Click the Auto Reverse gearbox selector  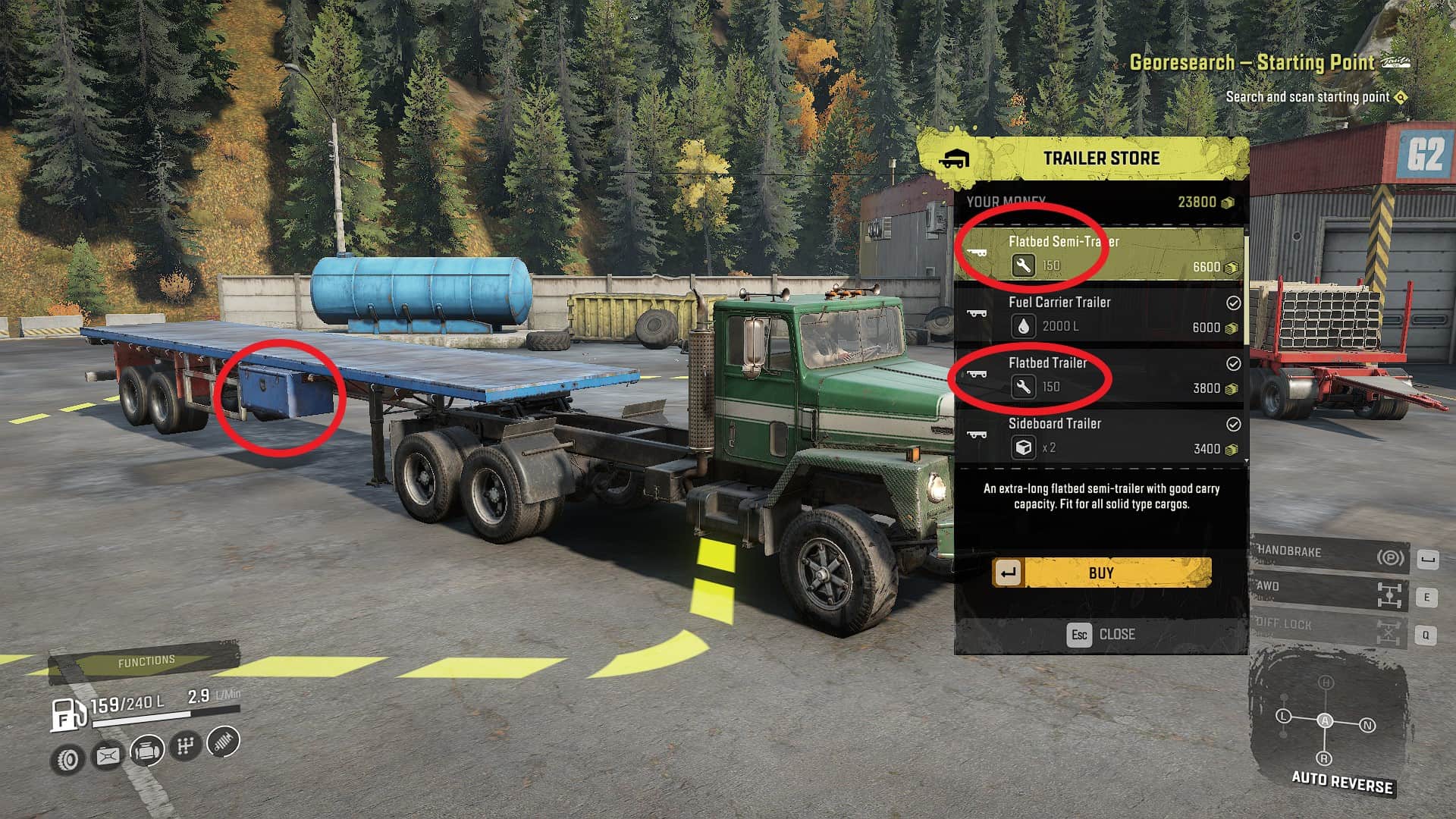point(1326,721)
